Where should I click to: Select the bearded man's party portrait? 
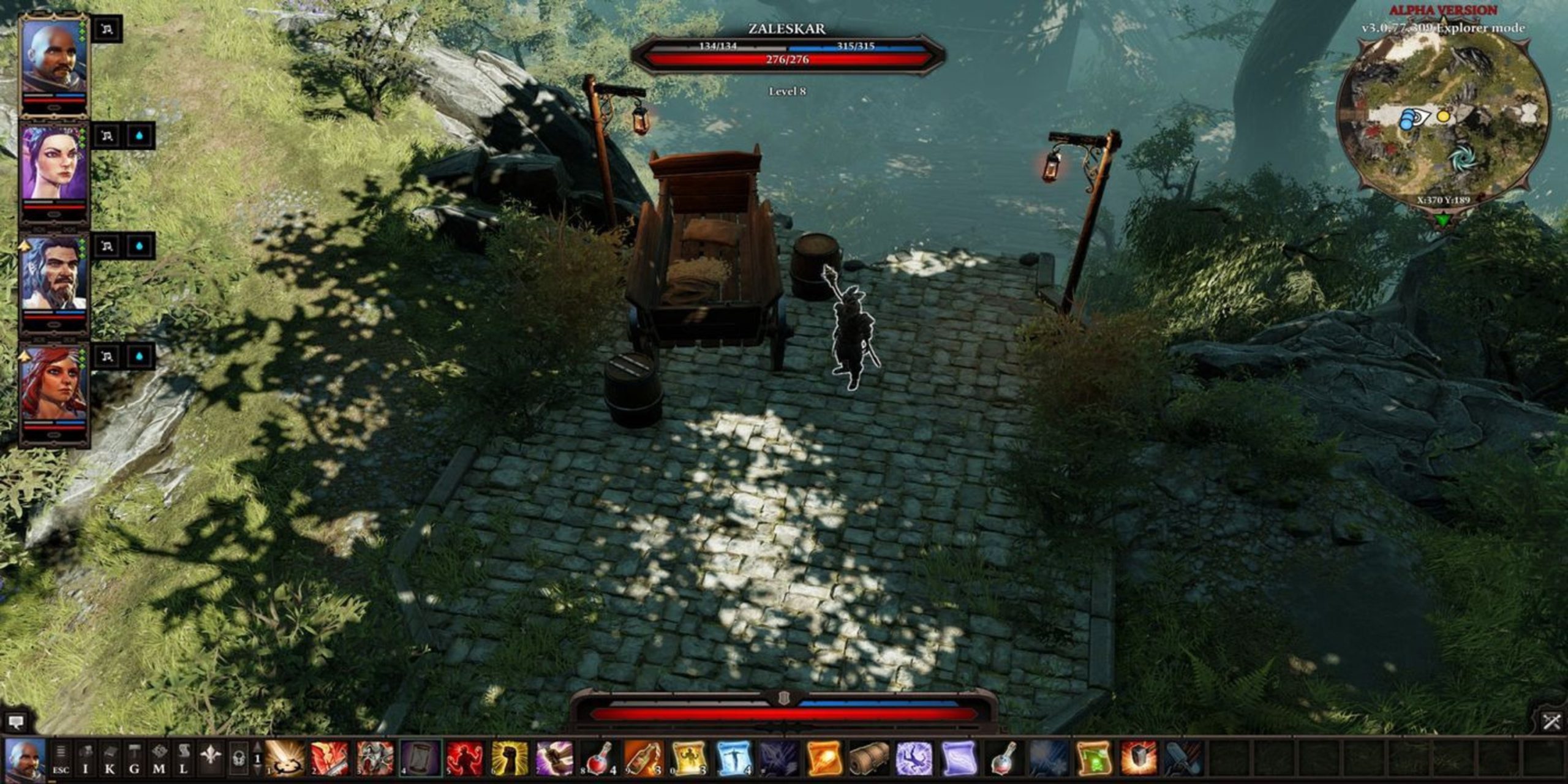pos(53,274)
